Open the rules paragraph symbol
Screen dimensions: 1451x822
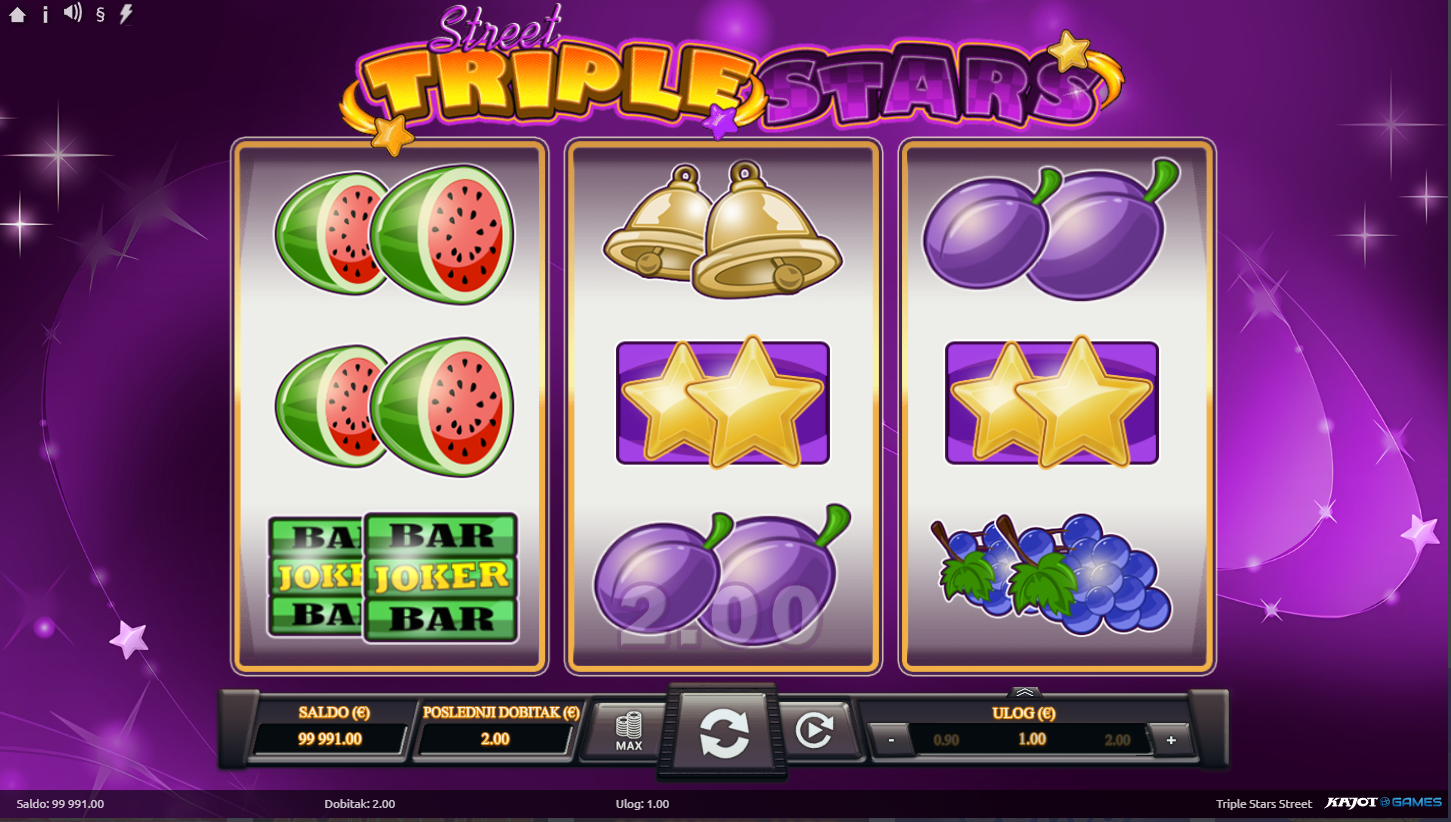(x=100, y=15)
